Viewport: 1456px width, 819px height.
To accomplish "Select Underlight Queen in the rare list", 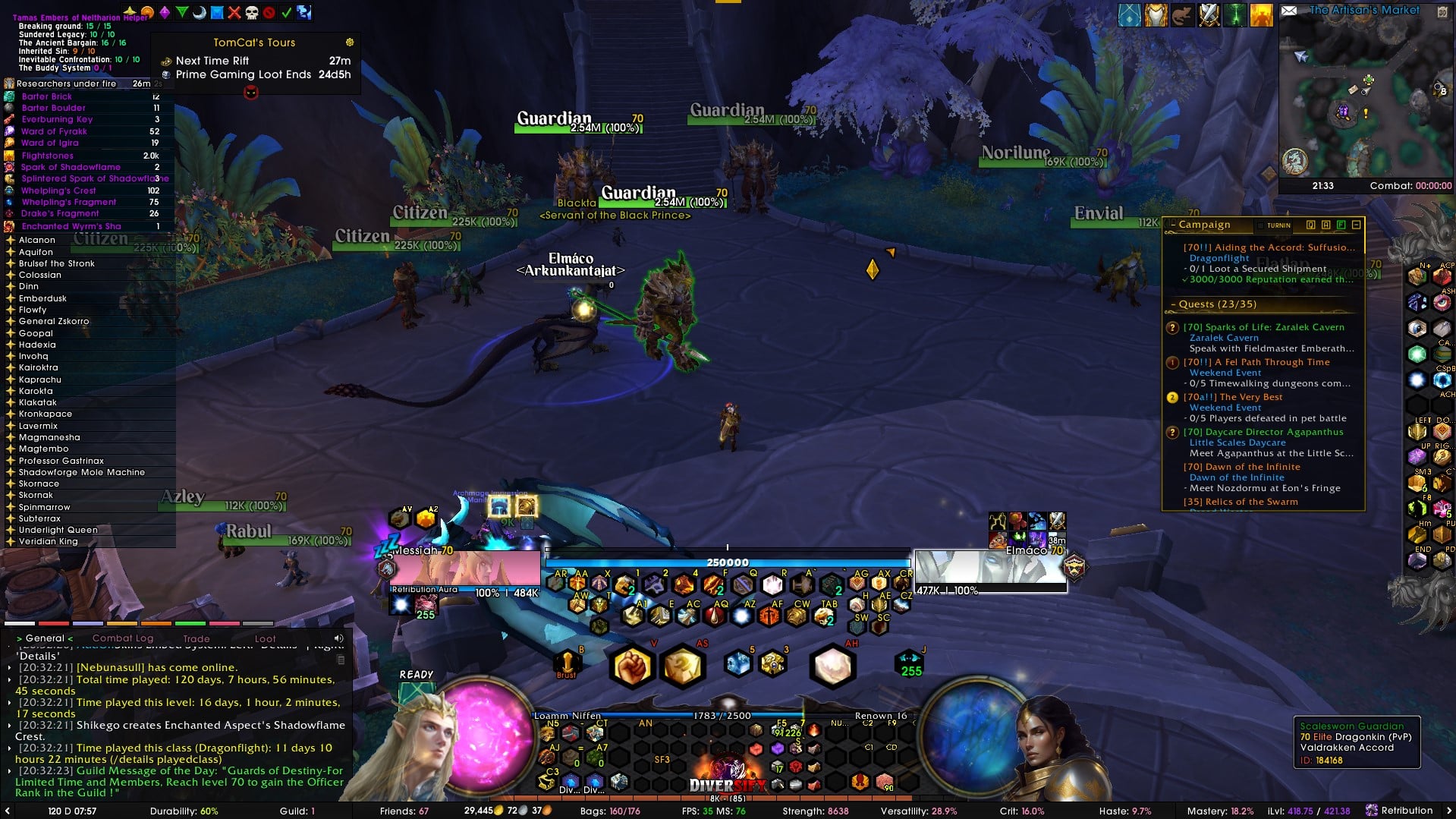I will pos(58,530).
